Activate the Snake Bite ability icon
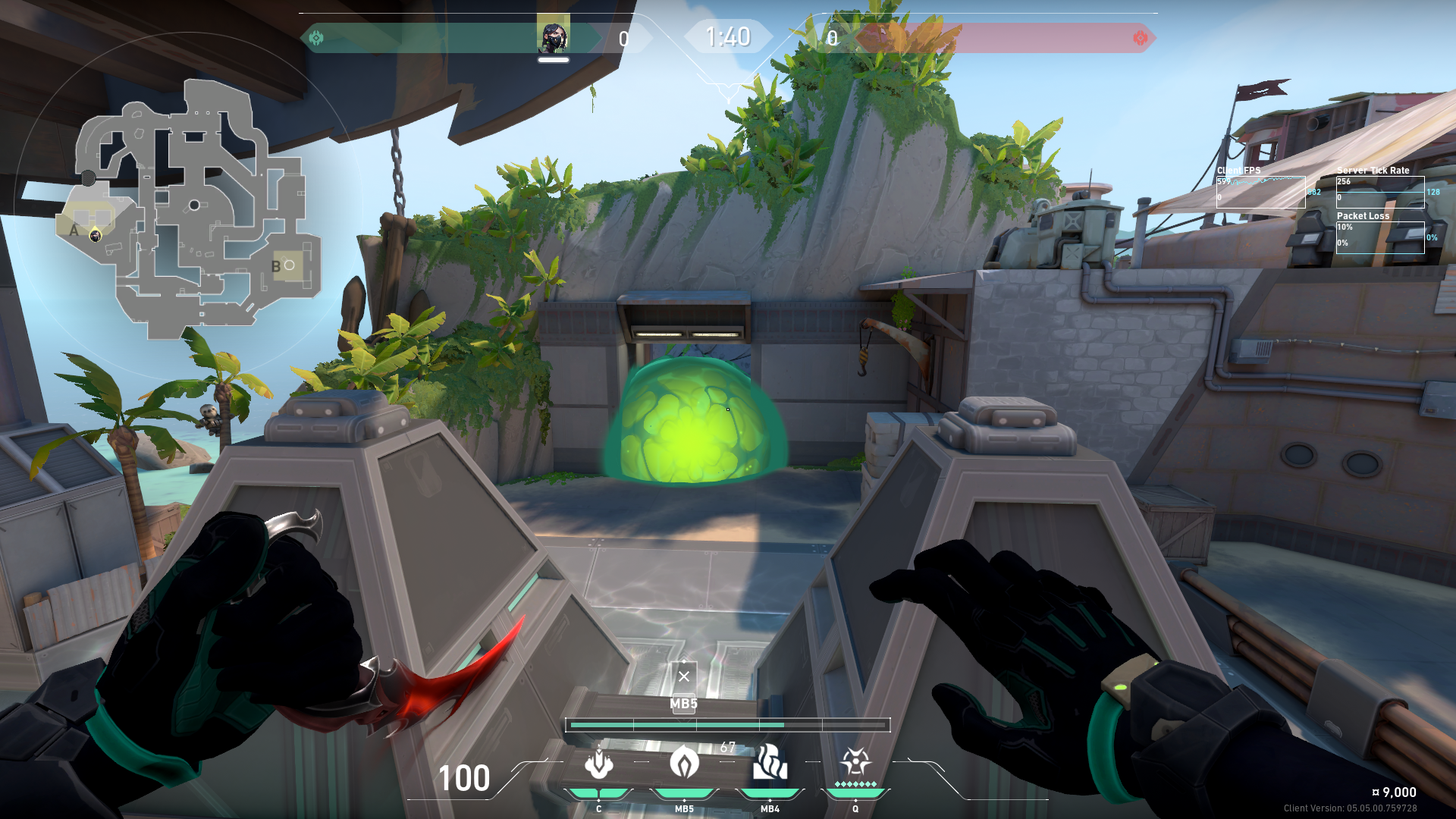Viewport: 1456px width, 819px height. tap(598, 764)
